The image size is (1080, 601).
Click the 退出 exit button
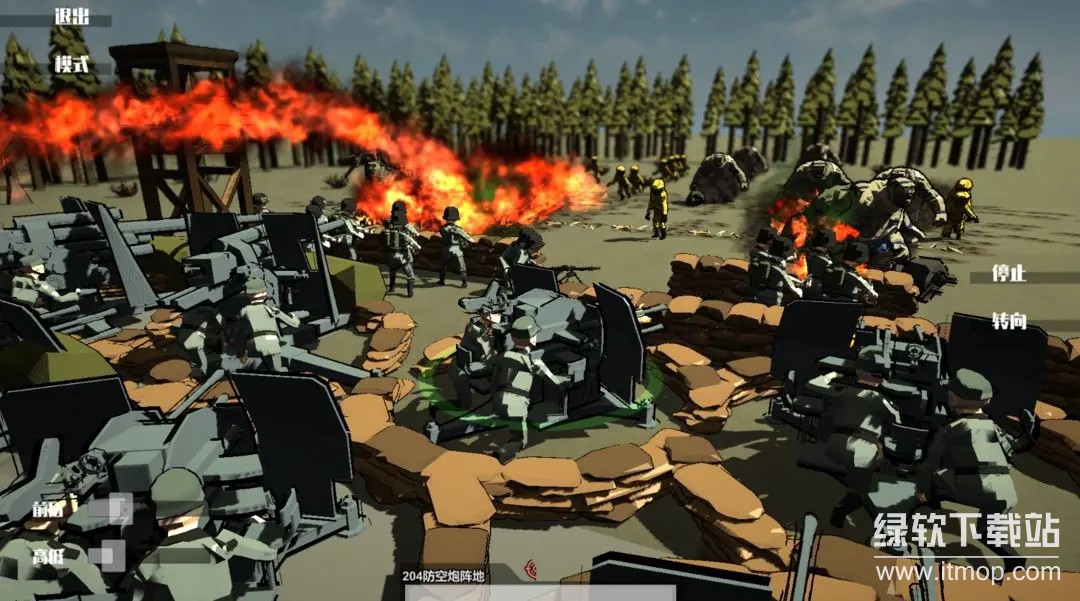coord(72,17)
